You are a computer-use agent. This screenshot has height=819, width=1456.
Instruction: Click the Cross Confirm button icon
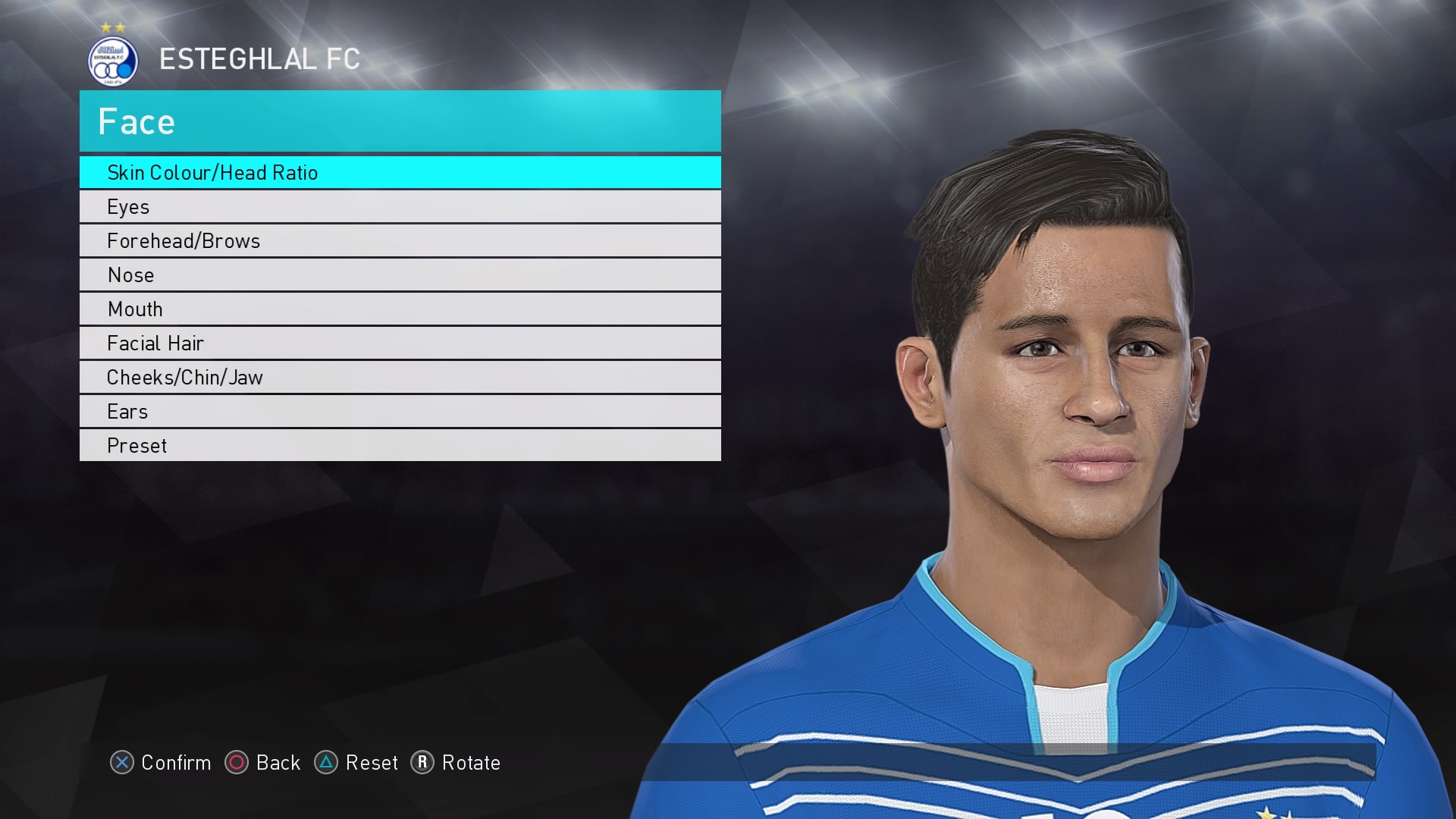point(122,764)
